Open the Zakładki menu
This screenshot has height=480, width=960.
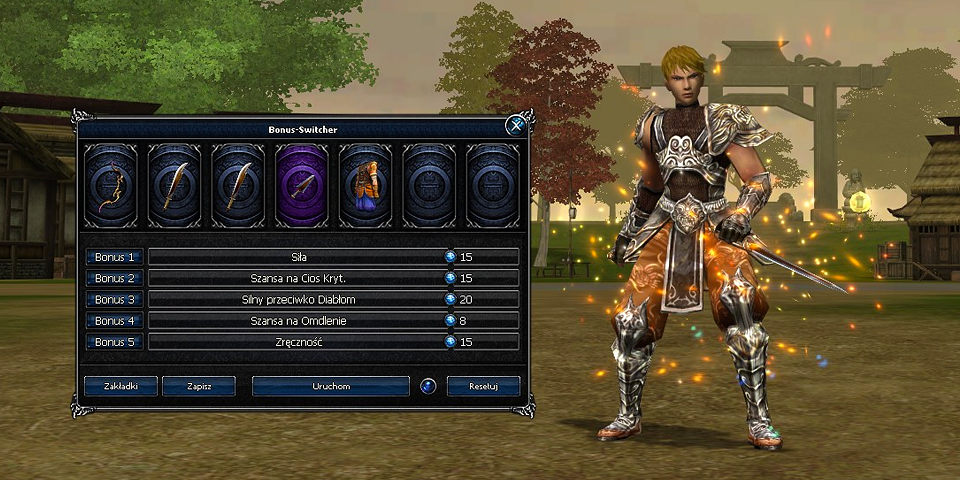tap(120, 386)
